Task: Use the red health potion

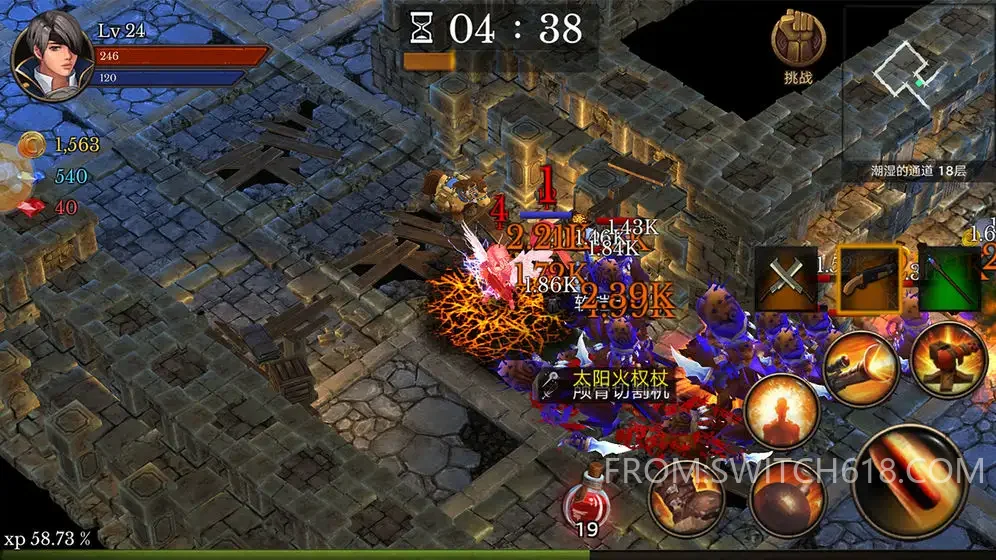Action: click(x=586, y=493)
